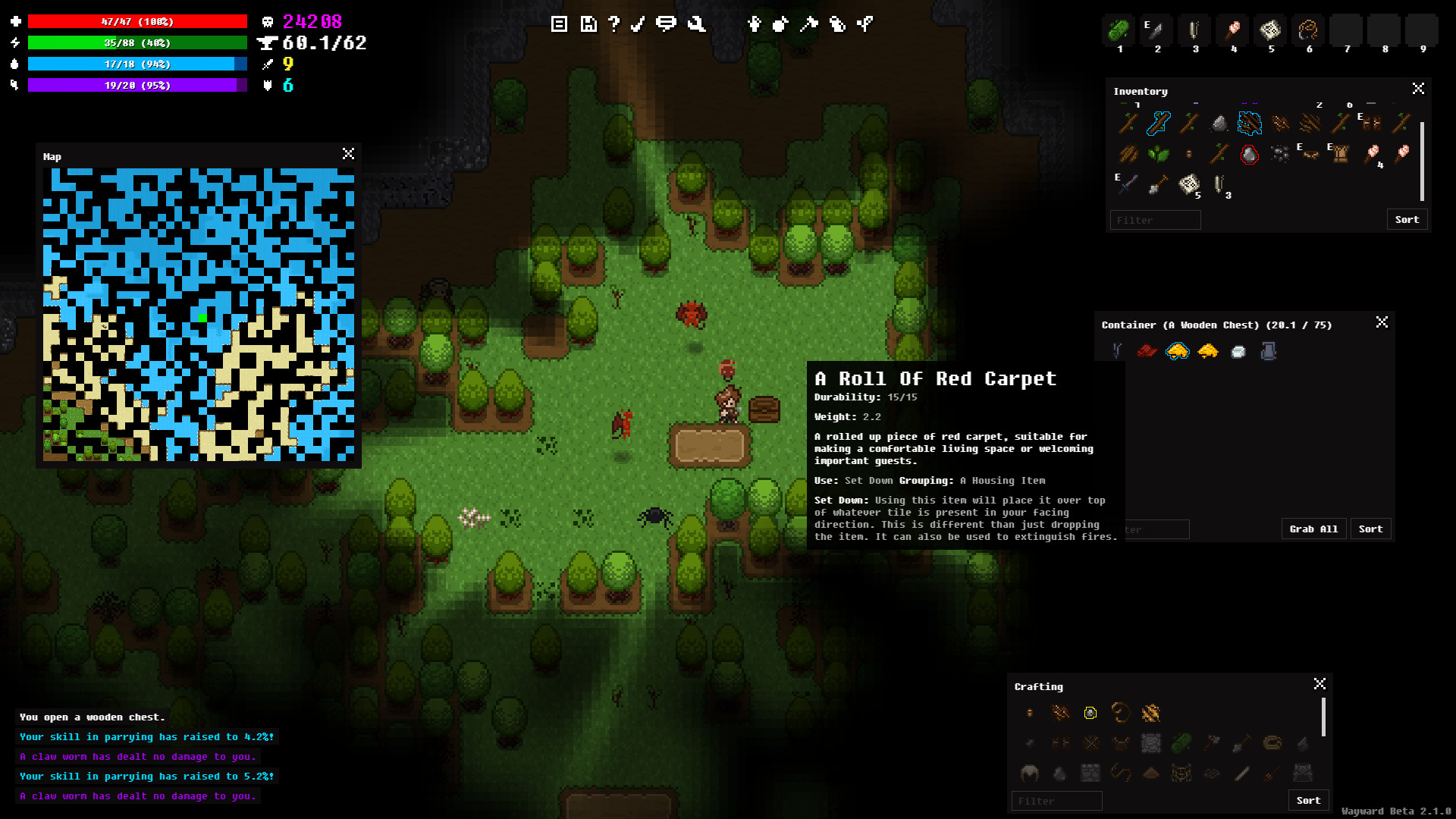This screenshot has width=1456, height=819.
Task: Click the green stamina bar showing 35/88
Action: click(x=136, y=43)
